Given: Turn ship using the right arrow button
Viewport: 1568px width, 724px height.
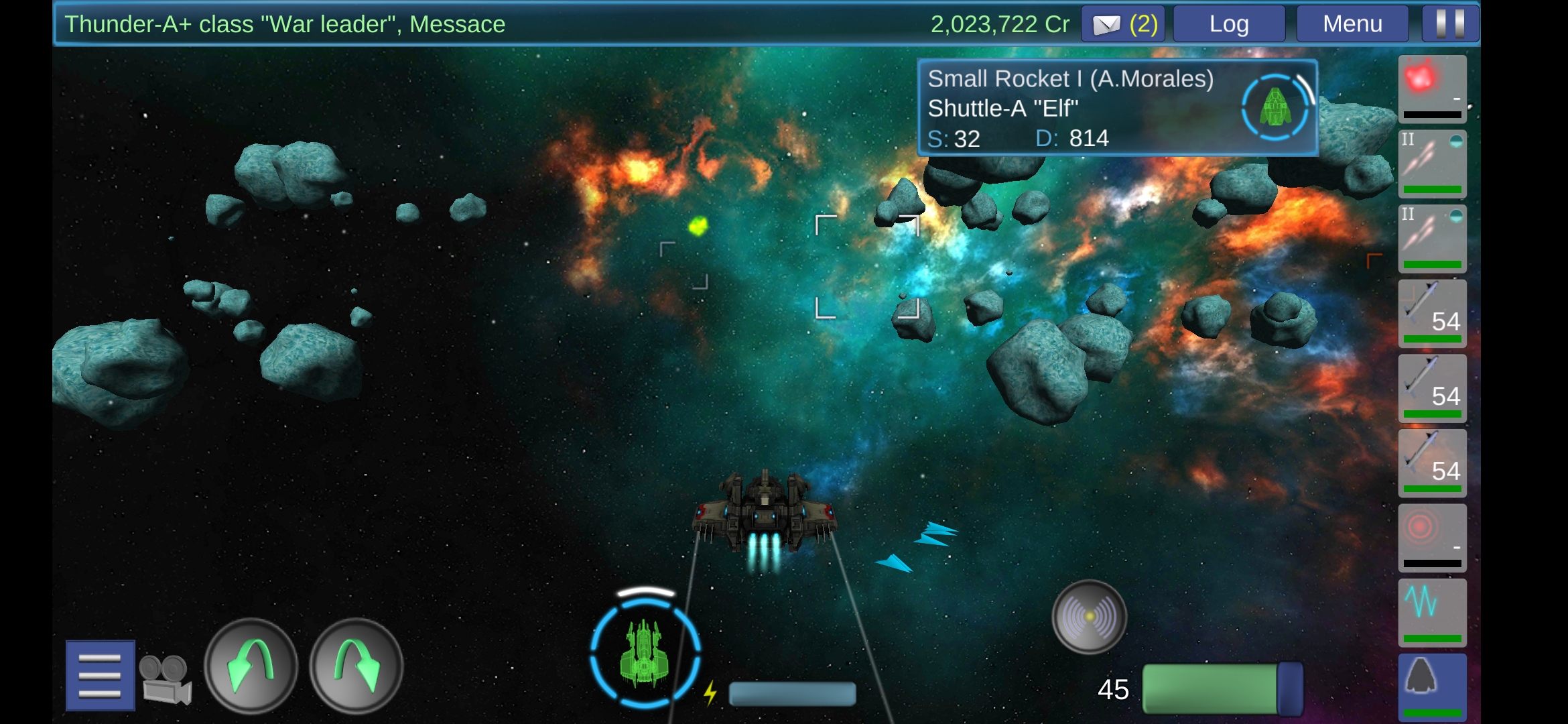Looking at the screenshot, I should [x=356, y=666].
